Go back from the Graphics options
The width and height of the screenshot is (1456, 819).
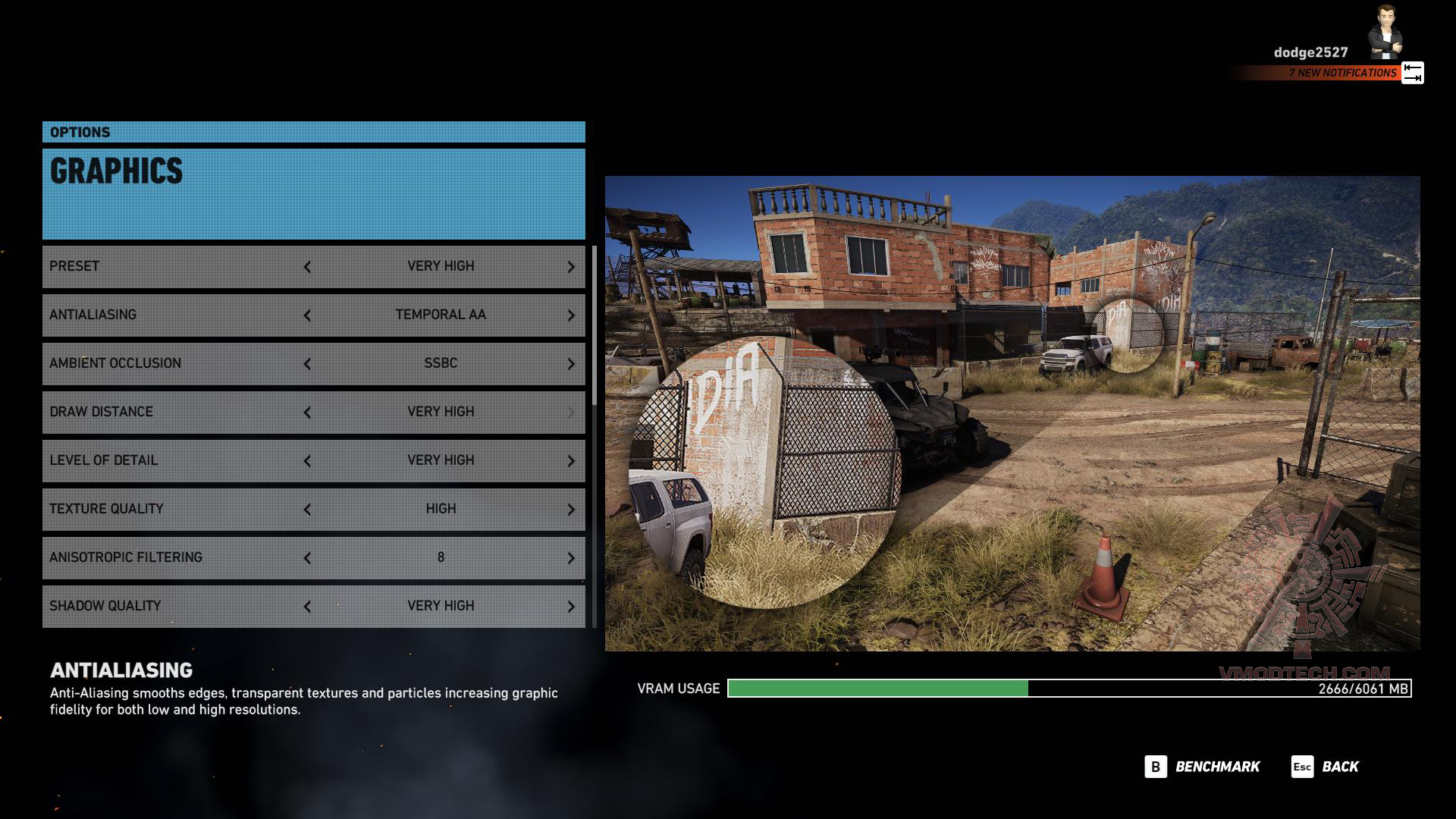tap(1326, 767)
